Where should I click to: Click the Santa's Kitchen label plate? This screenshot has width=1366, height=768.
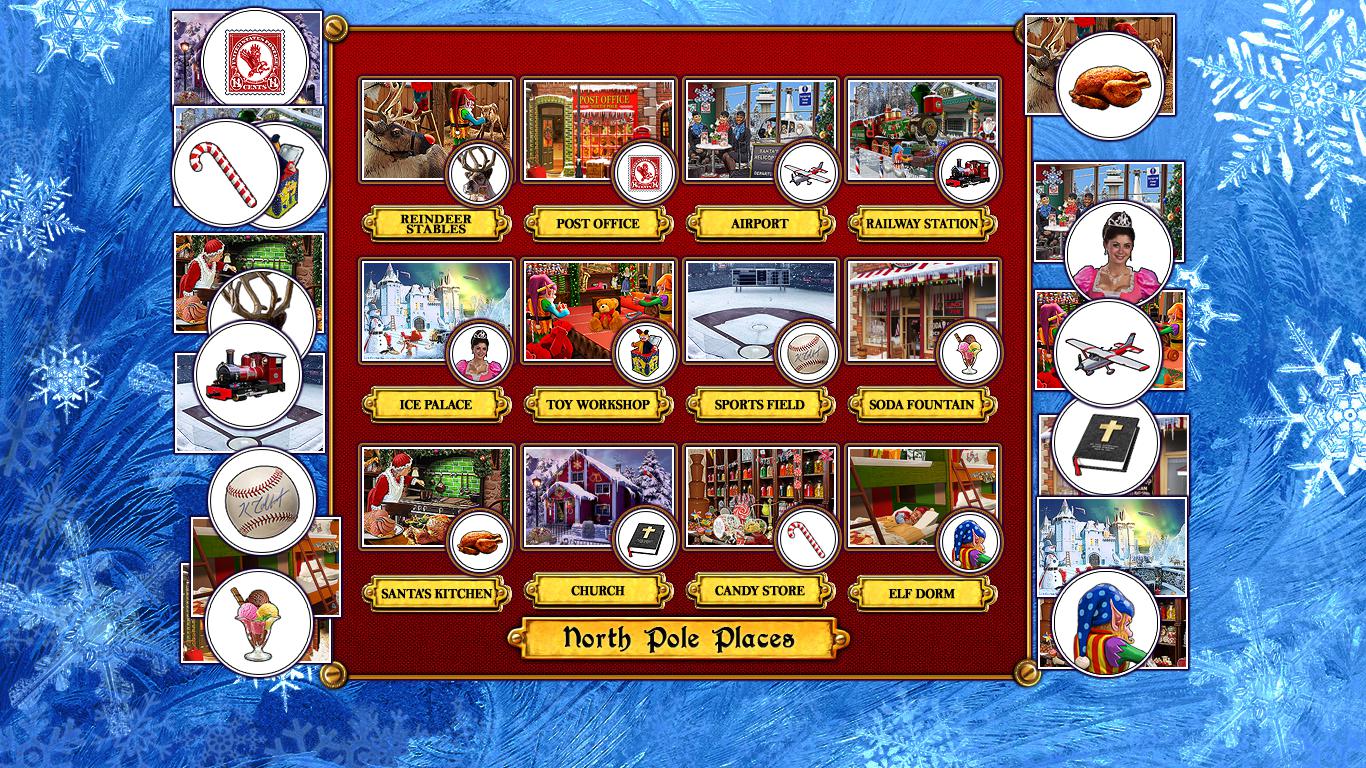(x=435, y=593)
